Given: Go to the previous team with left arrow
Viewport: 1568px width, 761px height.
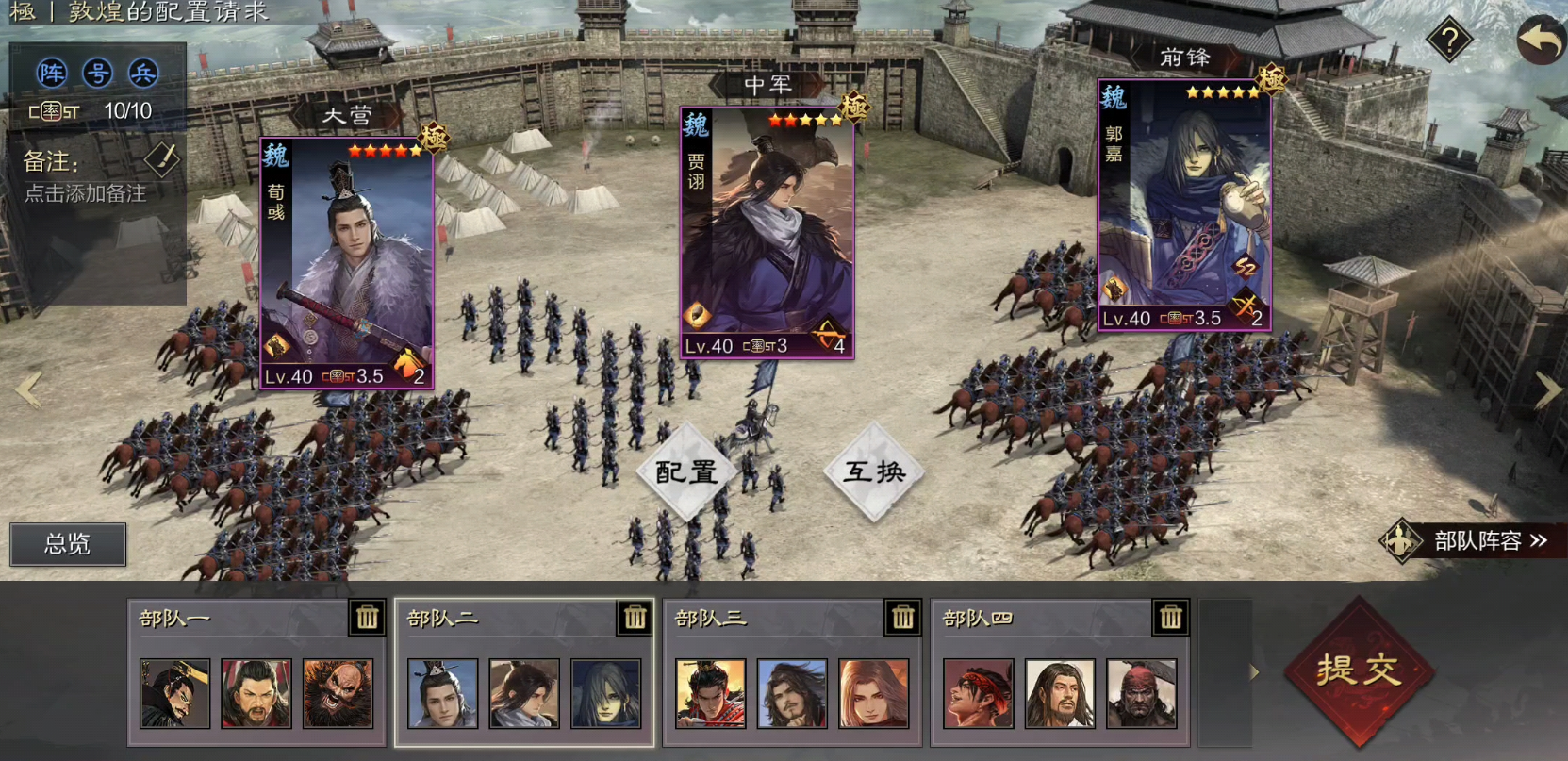Looking at the screenshot, I should coord(28,389).
